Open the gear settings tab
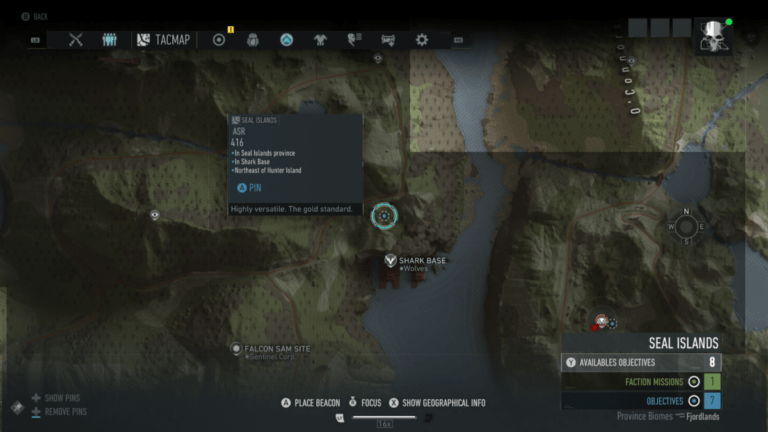Screen dimensions: 768x432 pos(422,40)
